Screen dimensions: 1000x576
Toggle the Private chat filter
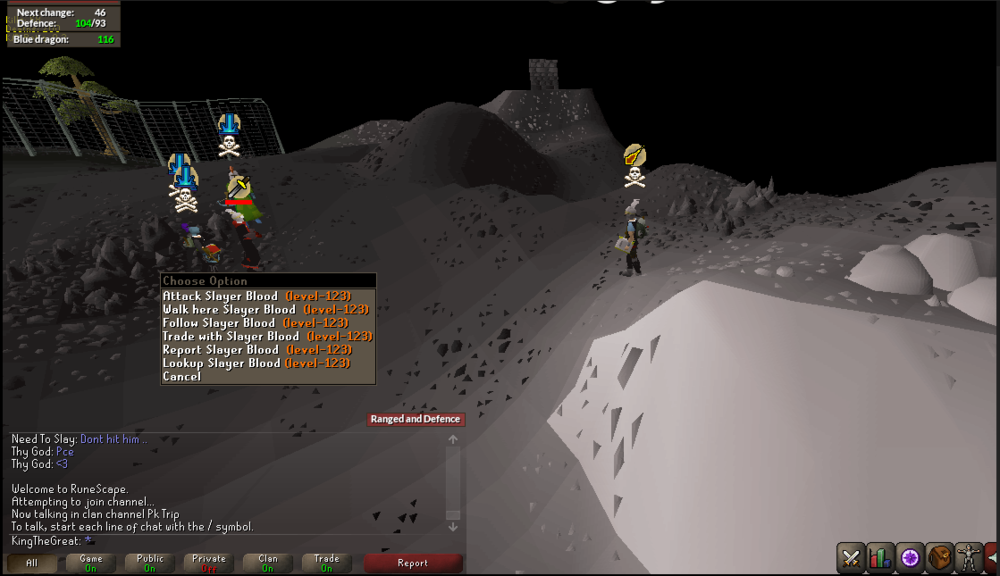pyautogui.click(x=209, y=563)
